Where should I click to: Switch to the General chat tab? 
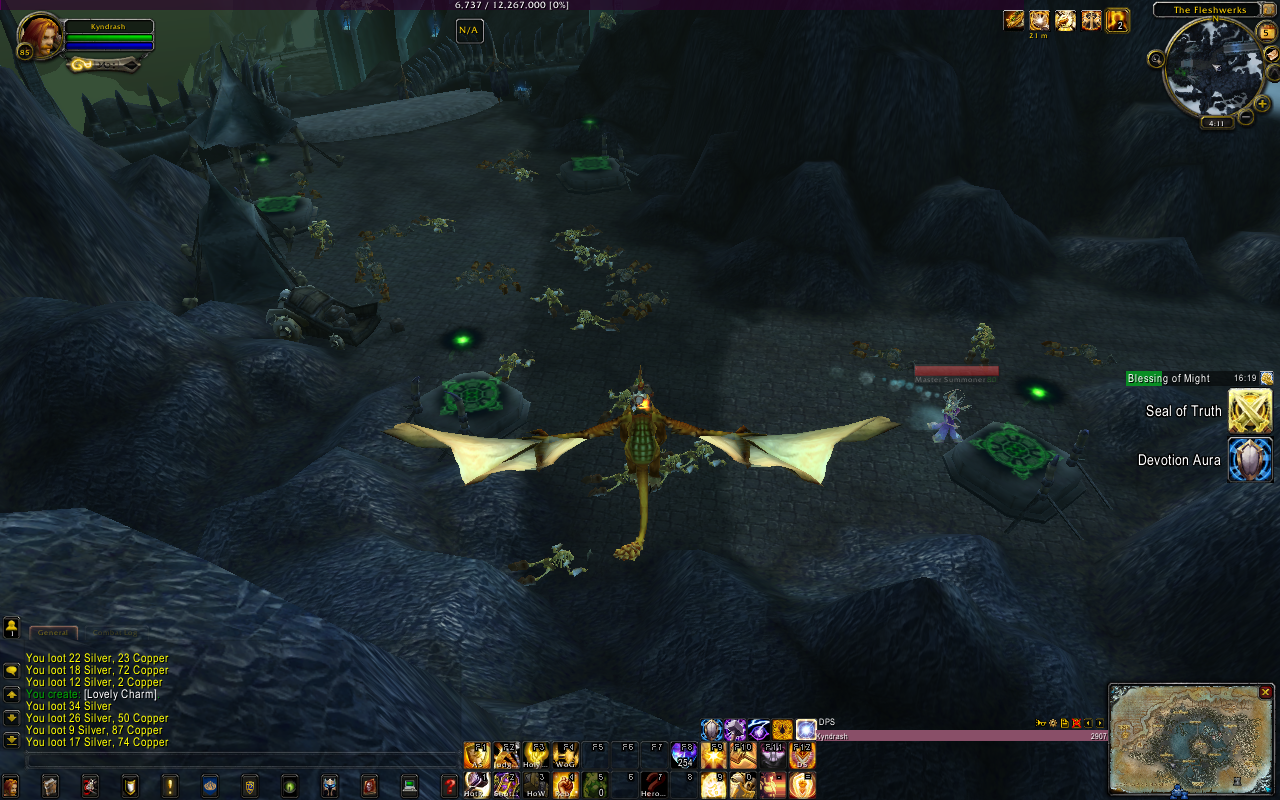click(53, 633)
